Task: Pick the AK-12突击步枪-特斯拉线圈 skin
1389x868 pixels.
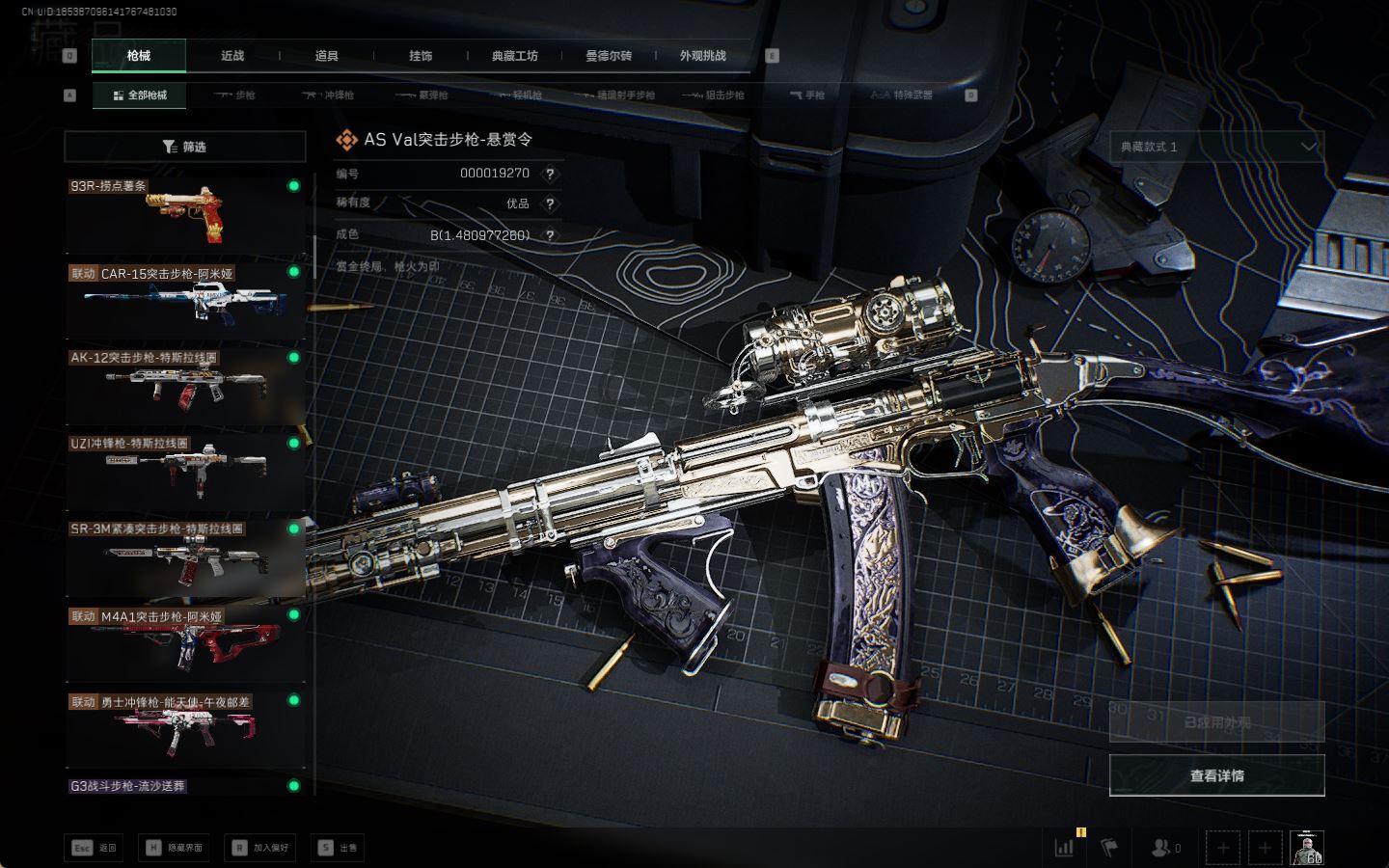Action: 183,386
